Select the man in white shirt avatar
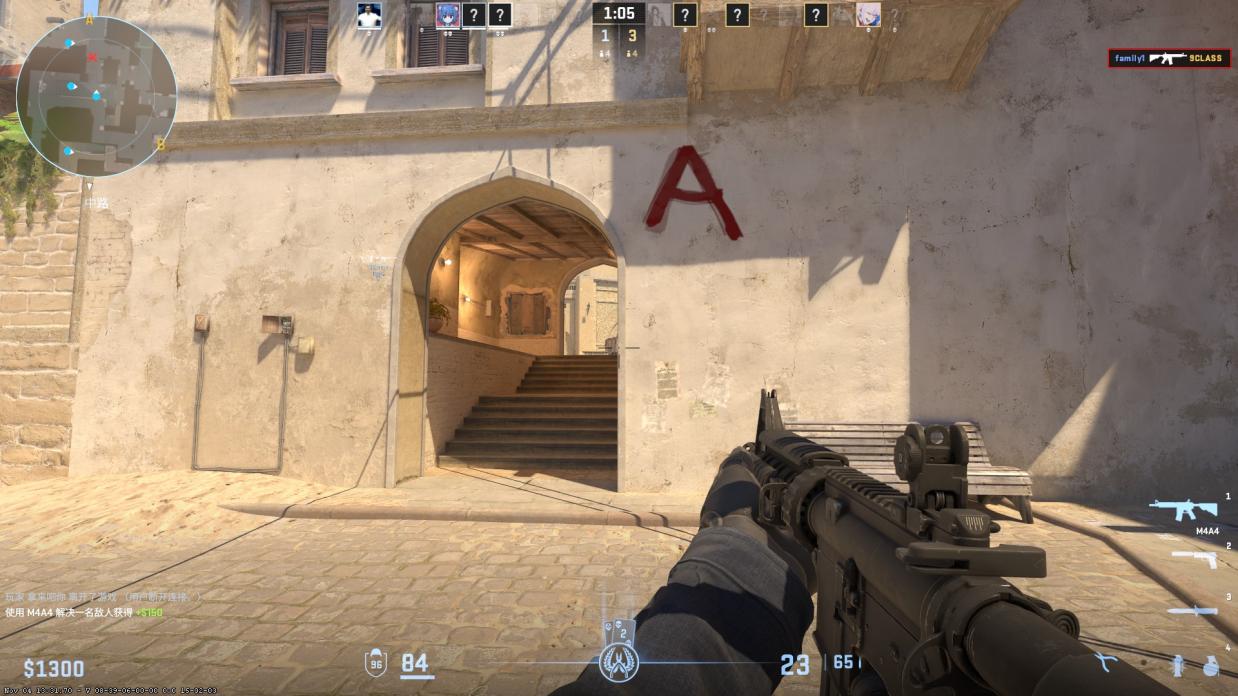 369,15
